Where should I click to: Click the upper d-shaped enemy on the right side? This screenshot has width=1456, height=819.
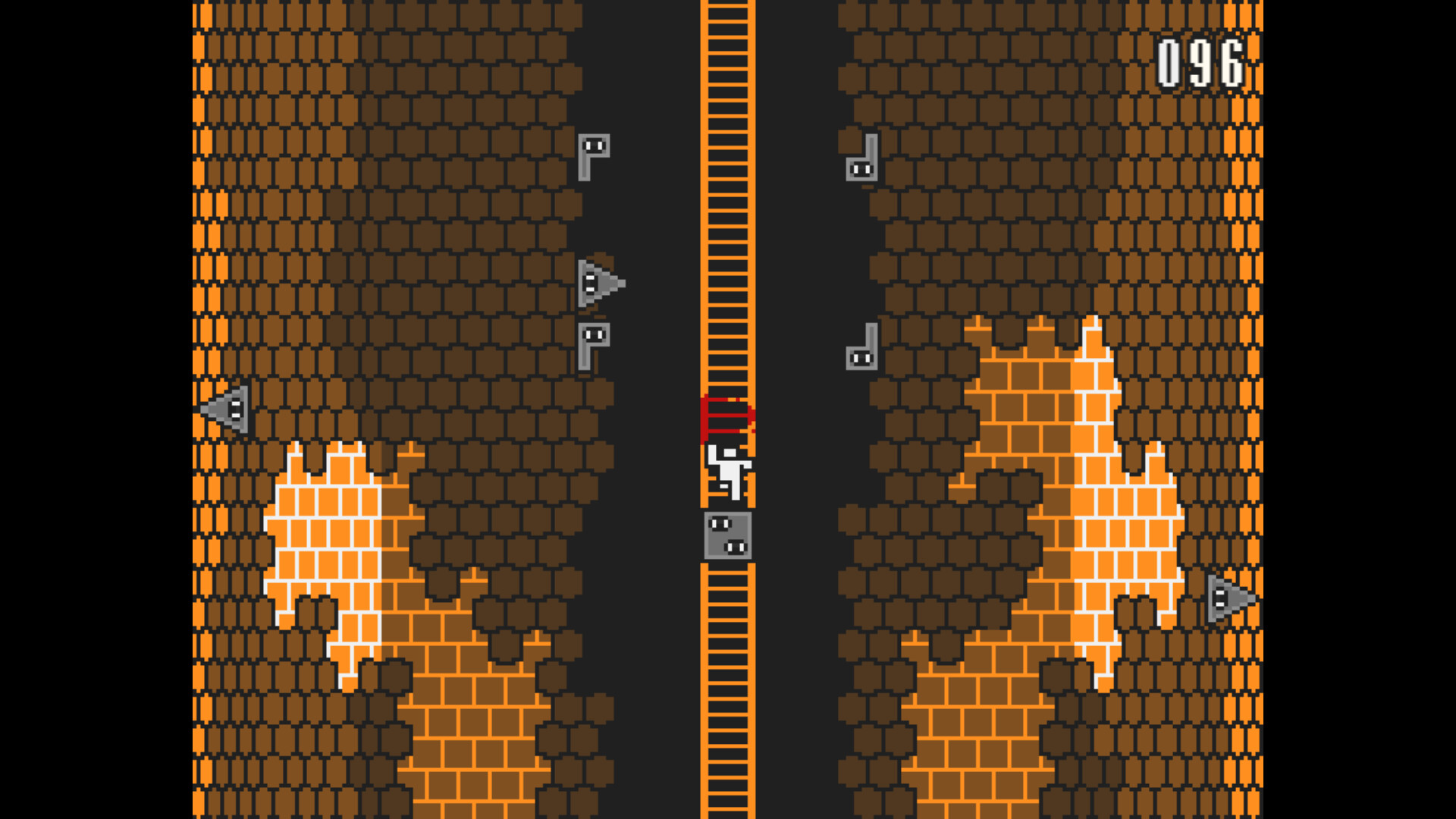tap(861, 159)
